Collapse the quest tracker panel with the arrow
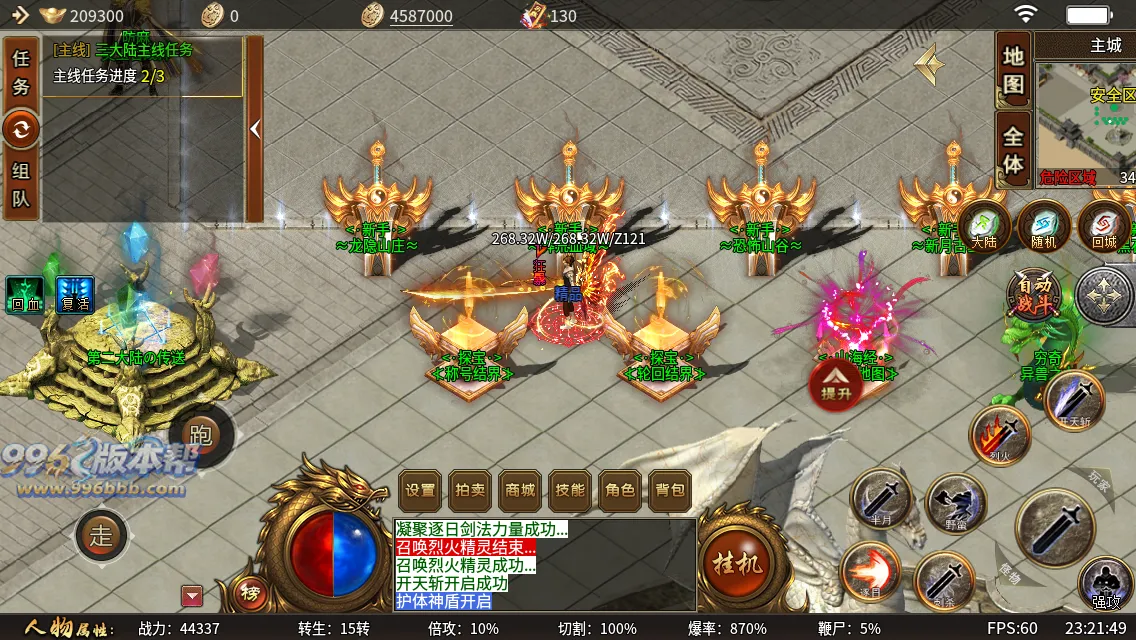Viewport: 1136px width, 640px height. point(255,129)
